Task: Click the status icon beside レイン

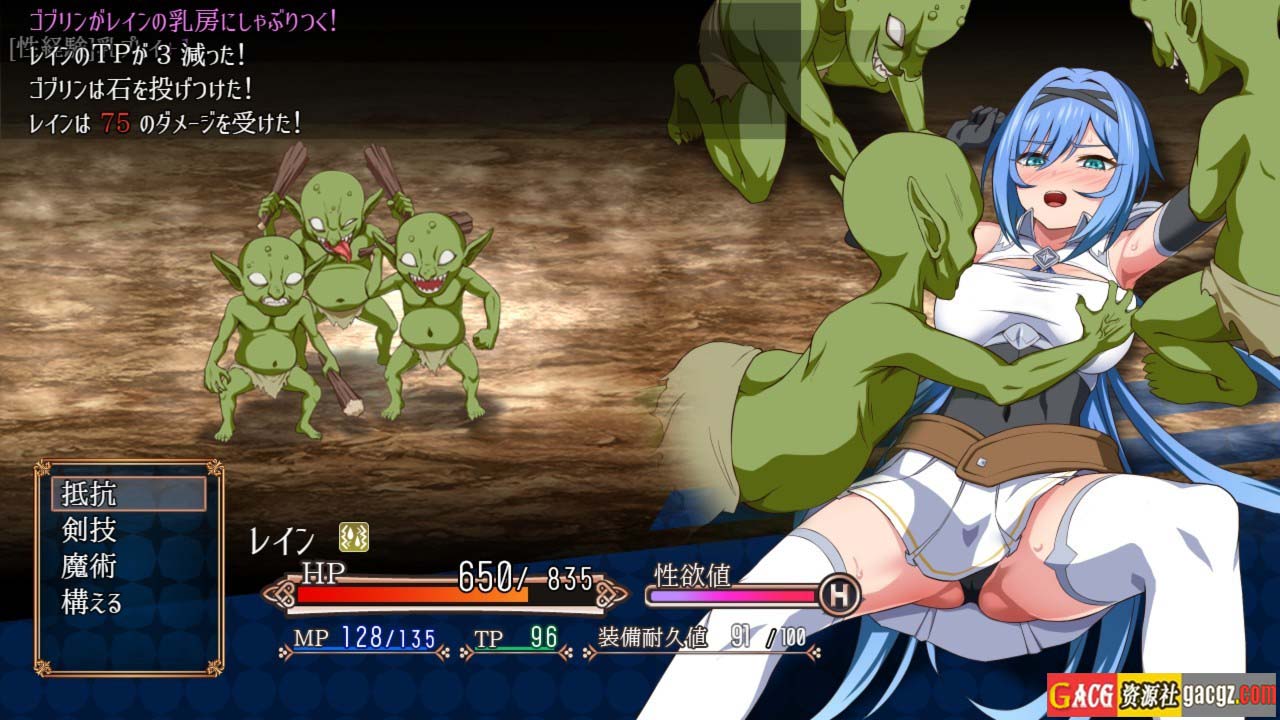Action: coord(353,537)
